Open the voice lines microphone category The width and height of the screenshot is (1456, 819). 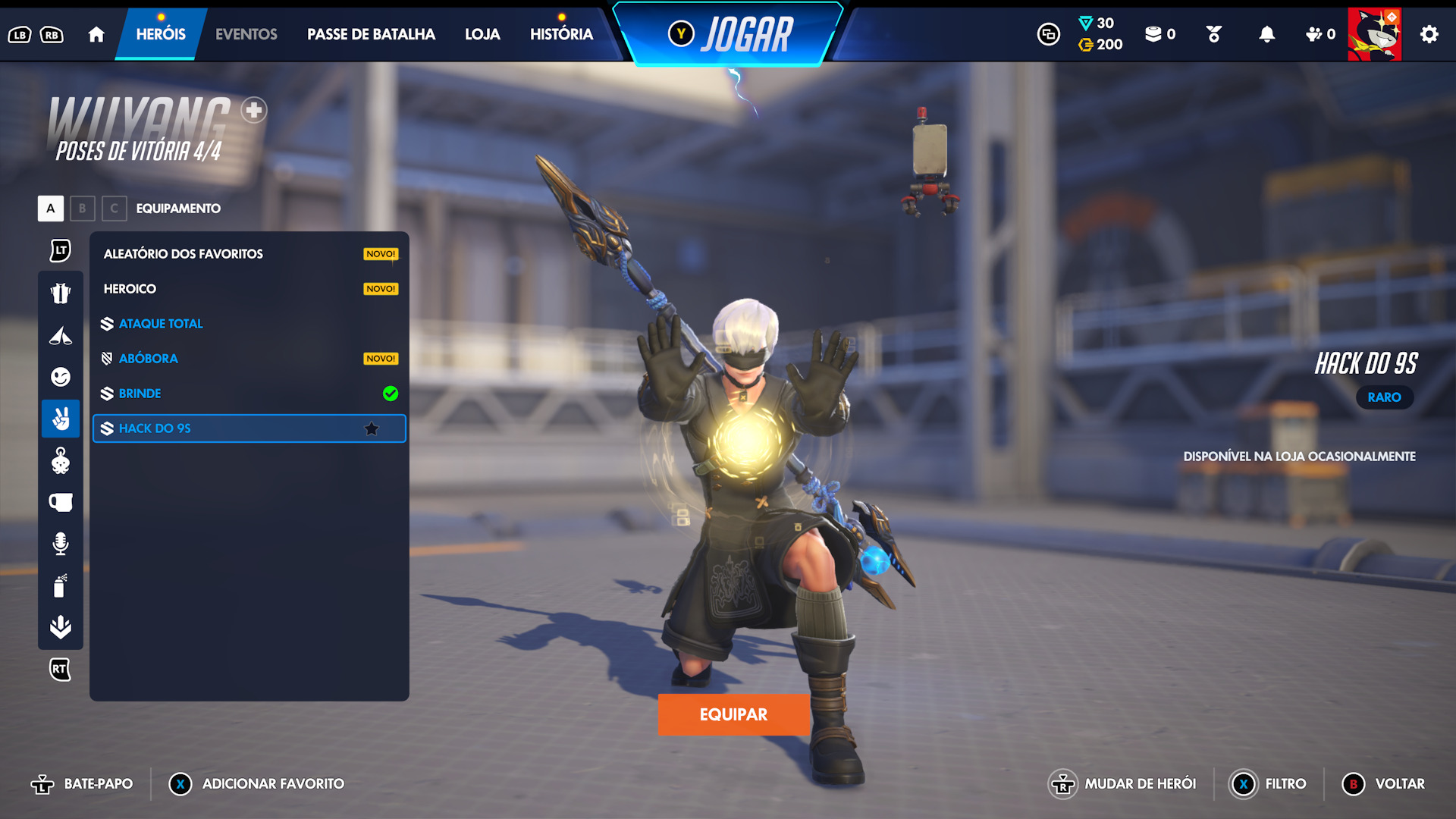click(x=61, y=543)
